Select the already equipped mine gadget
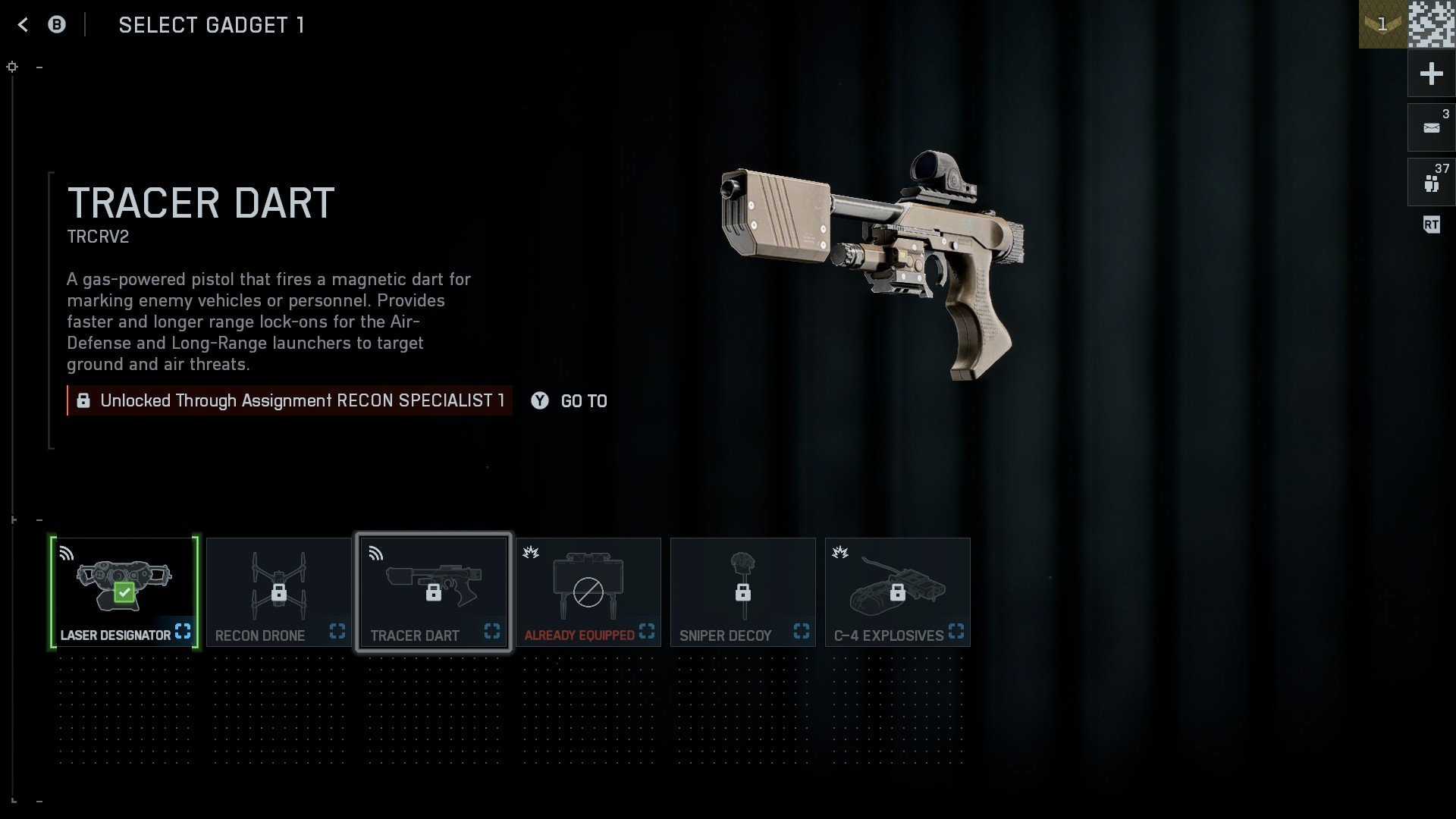Image resolution: width=1456 pixels, height=819 pixels. [x=588, y=588]
